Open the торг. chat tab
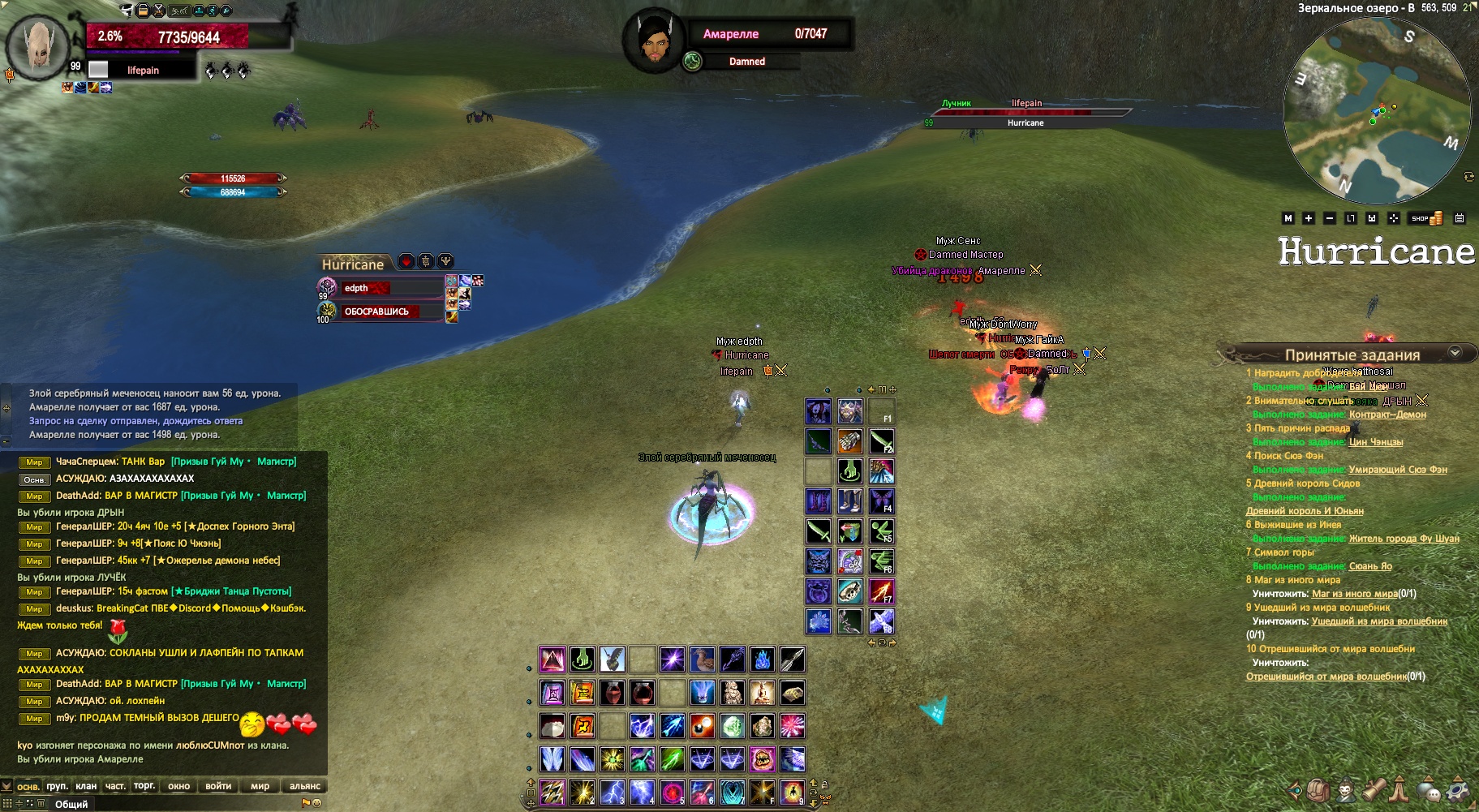Viewport: 1479px width, 812px height. coord(144,786)
